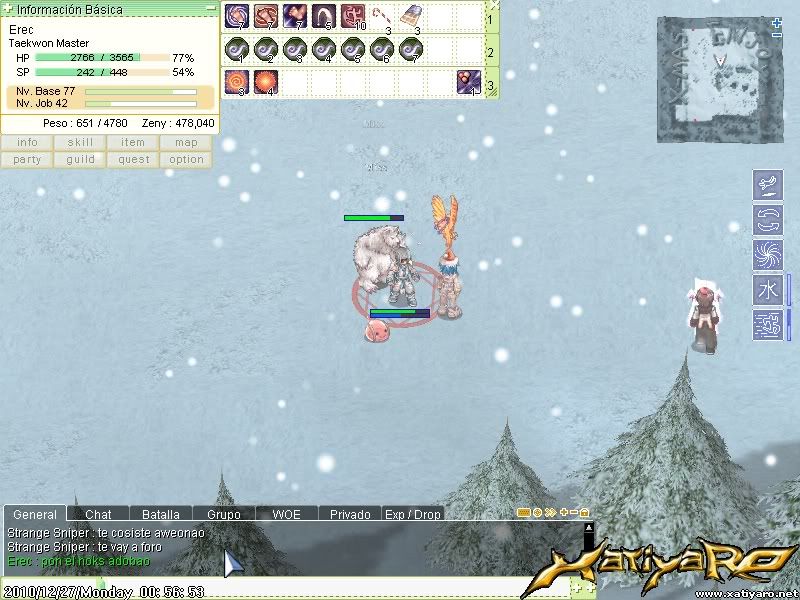Open the quest log

(x=133, y=160)
